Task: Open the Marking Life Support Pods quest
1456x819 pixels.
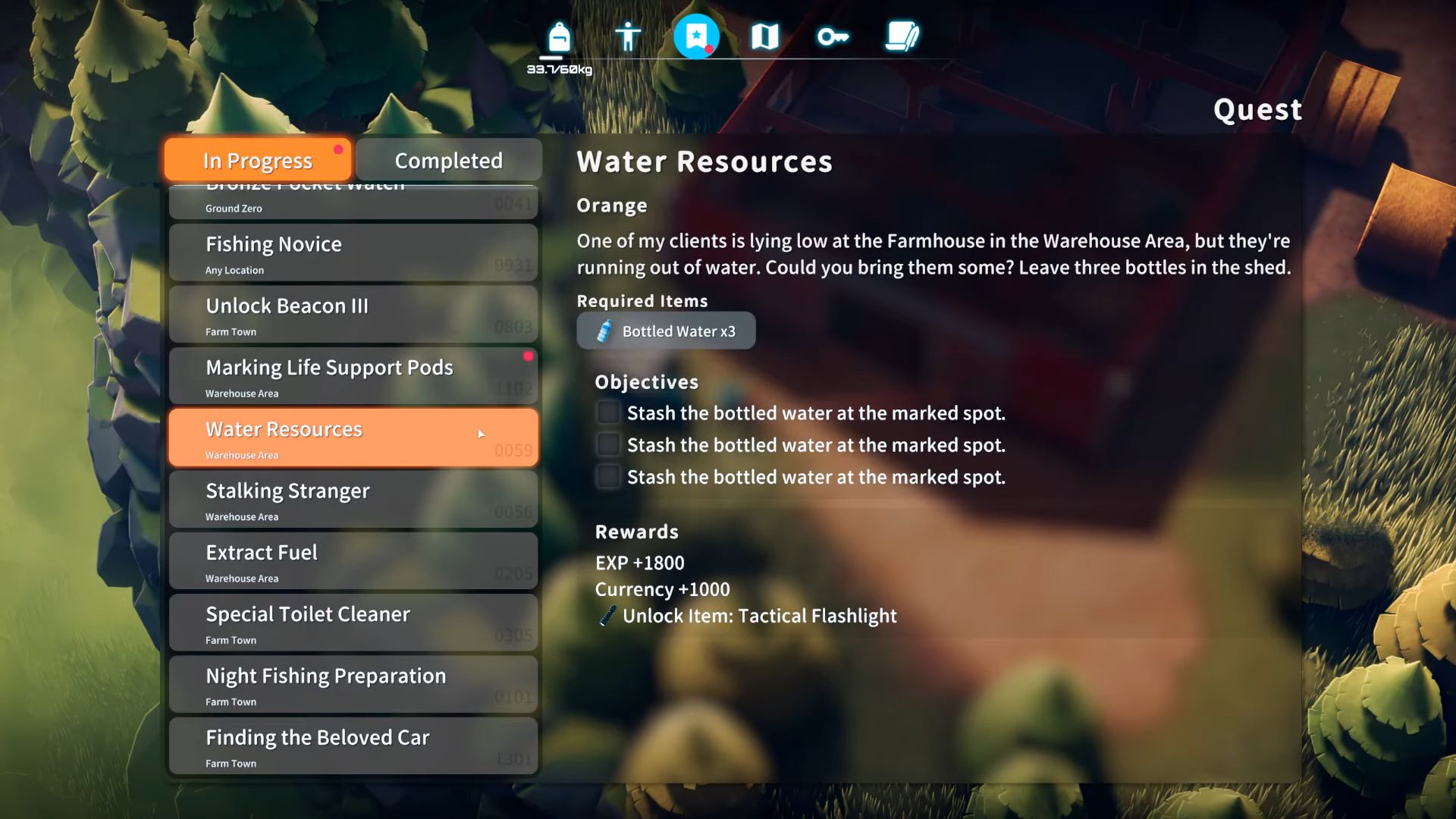Action: click(x=353, y=375)
